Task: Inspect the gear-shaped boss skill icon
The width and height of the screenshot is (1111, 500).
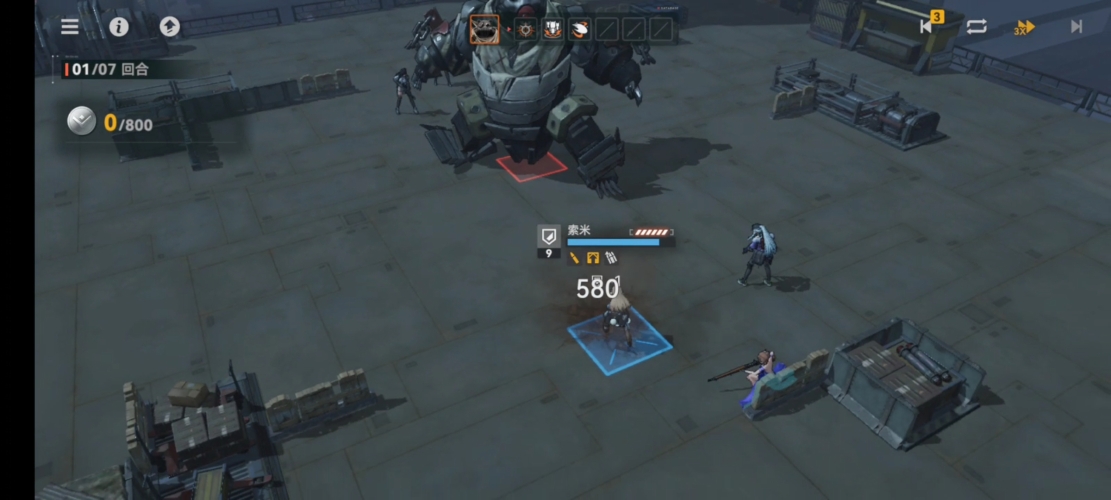Action: tap(526, 29)
